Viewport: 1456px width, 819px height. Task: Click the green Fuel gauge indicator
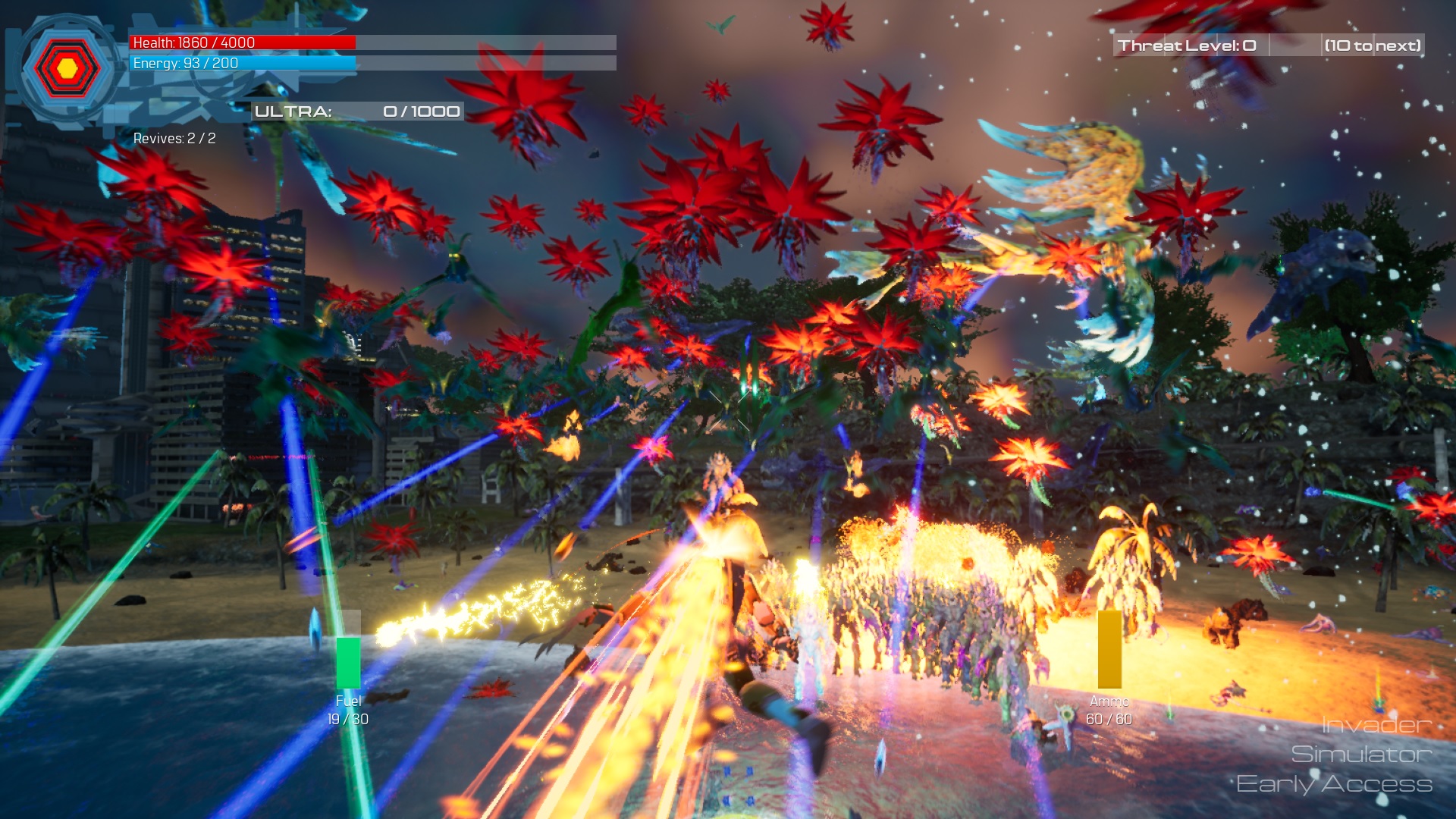point(347,660)
